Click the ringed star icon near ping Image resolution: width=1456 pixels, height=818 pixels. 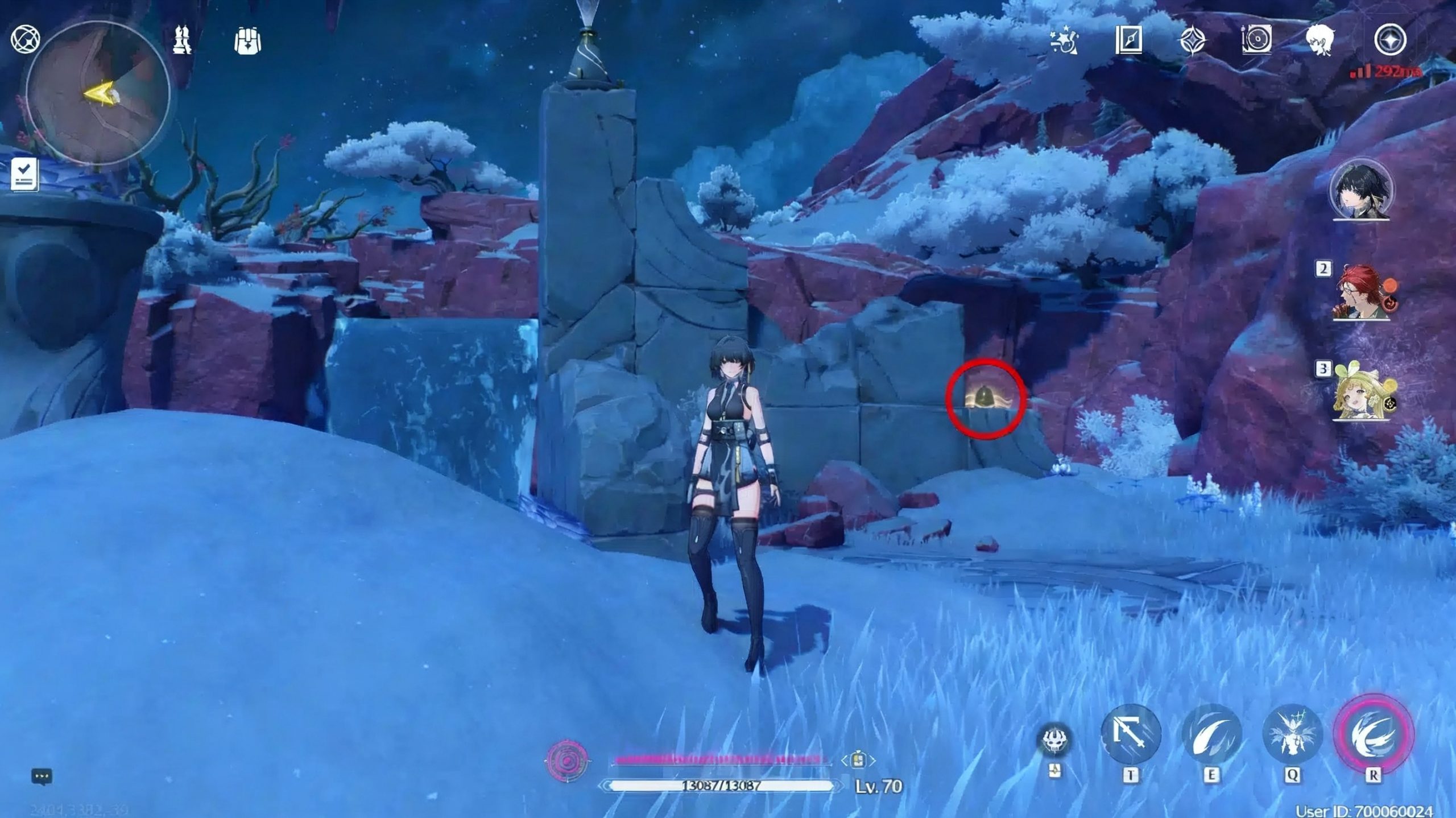tap(1390, 40)
